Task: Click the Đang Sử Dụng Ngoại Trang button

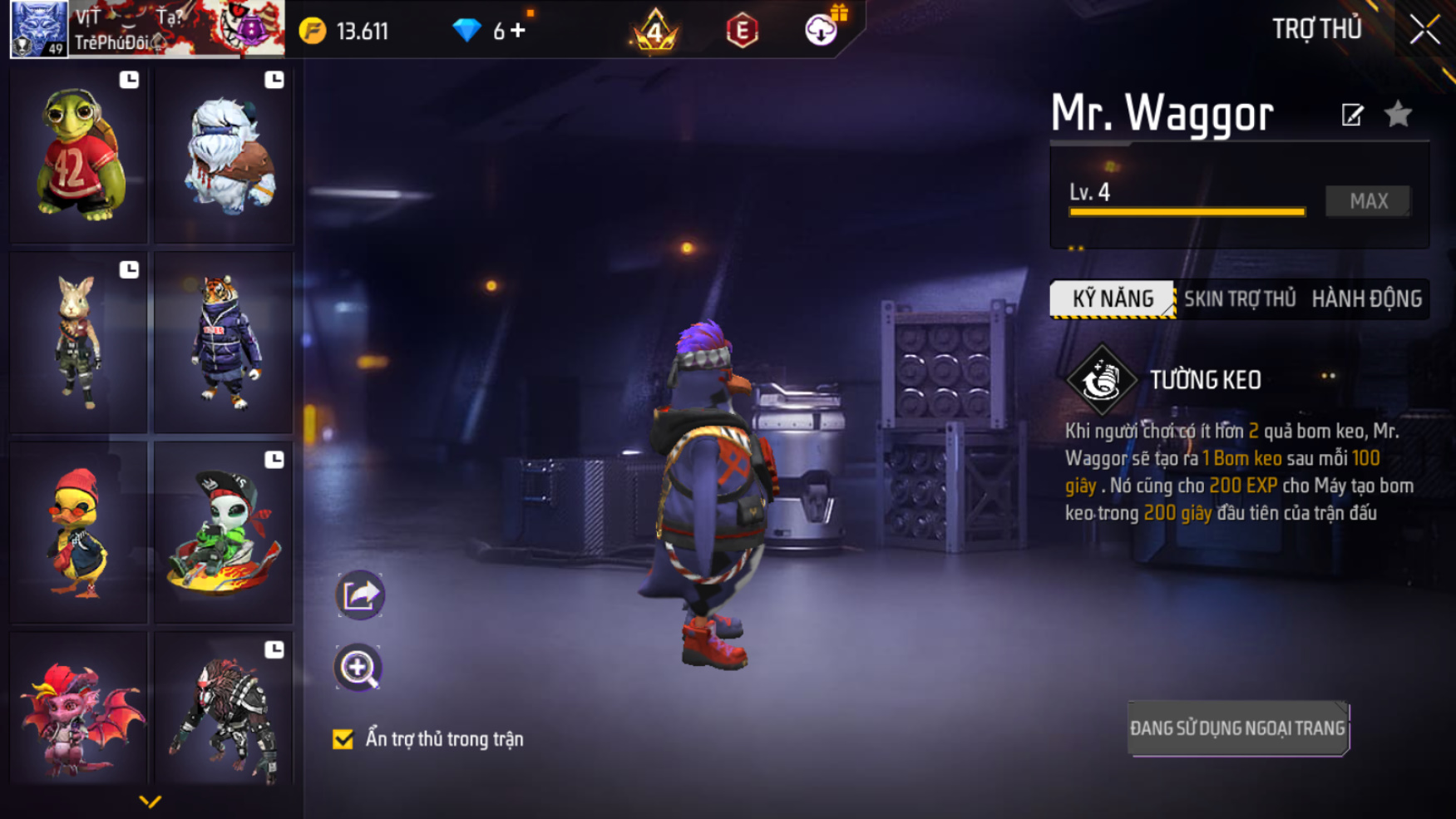Action: click(x=1237, y=728)
